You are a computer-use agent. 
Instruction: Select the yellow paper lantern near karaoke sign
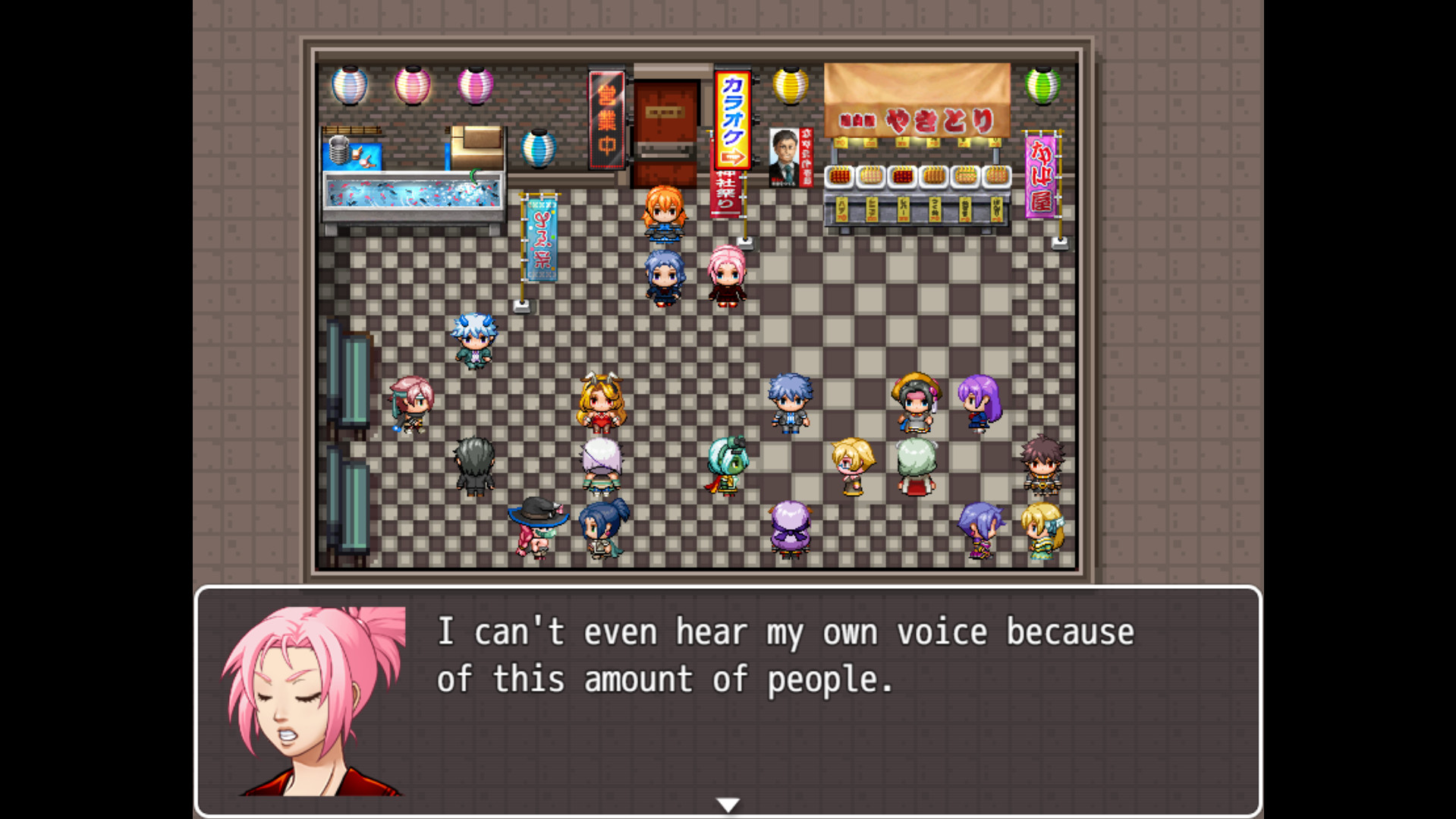(x=790, y=85)
